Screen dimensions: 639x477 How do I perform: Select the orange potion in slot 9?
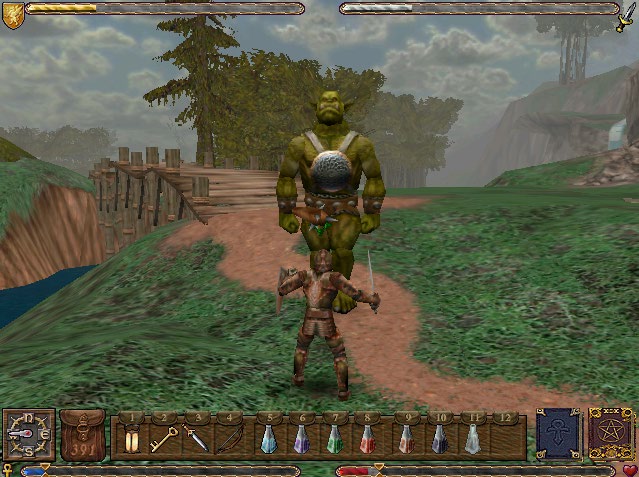(x=406, y=438)
